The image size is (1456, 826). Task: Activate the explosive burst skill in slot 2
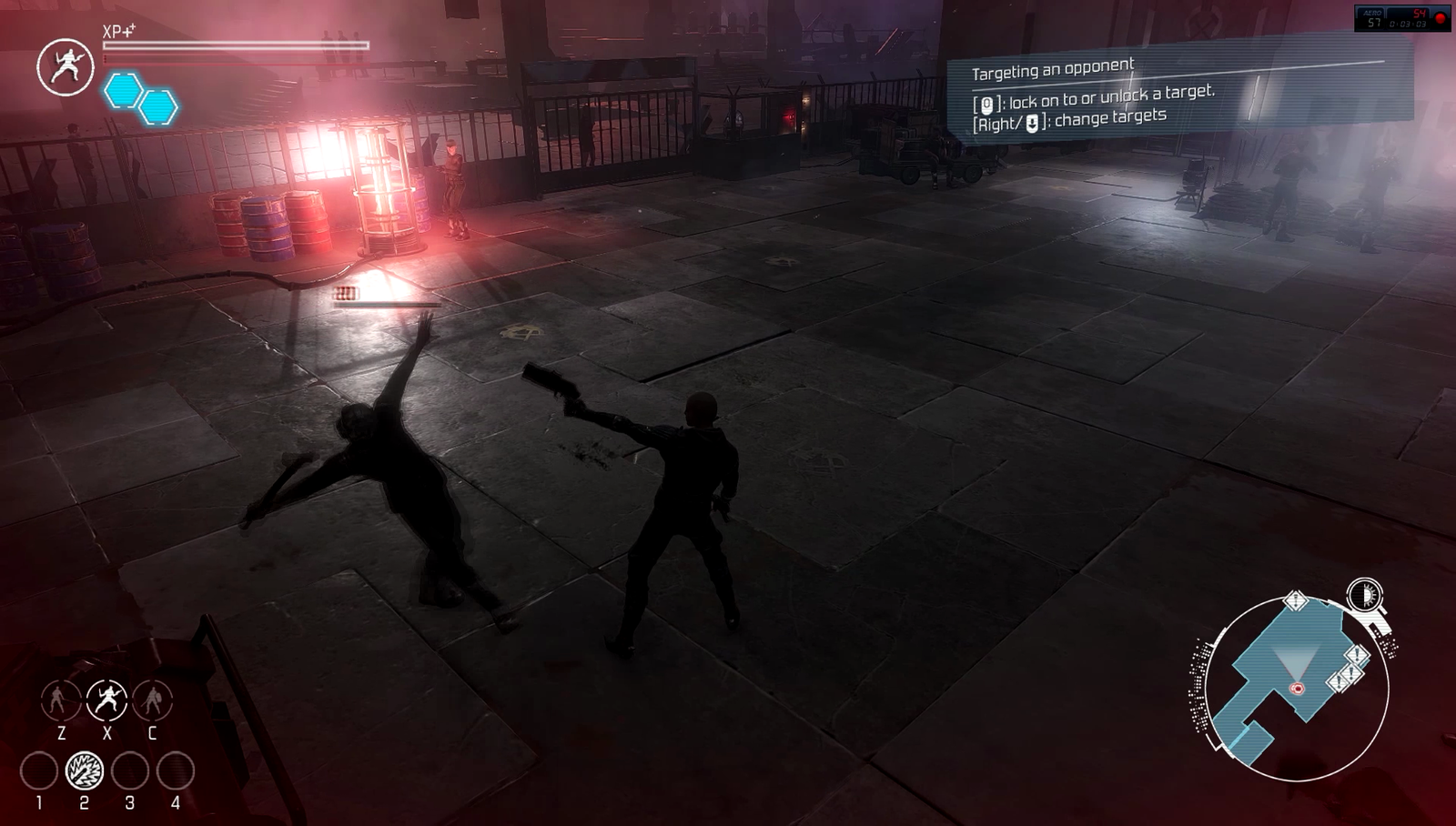(x=85, y=771)
